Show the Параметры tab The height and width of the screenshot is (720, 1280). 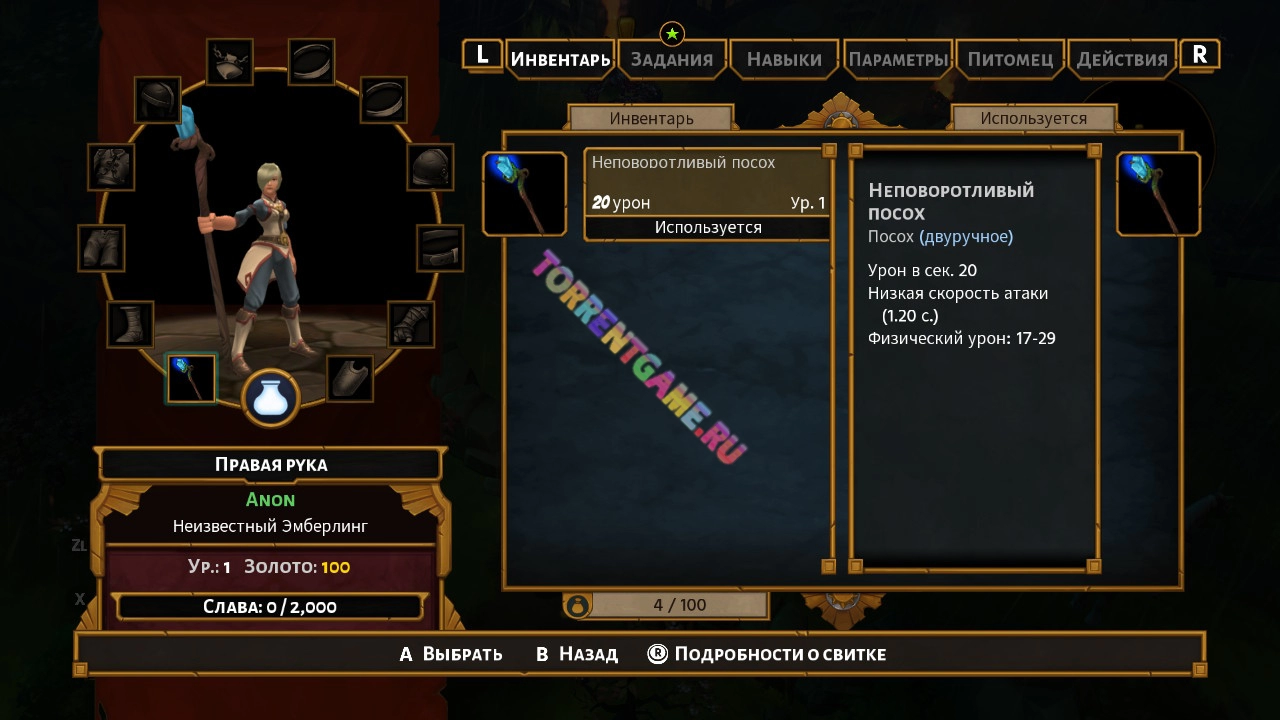coord(898,59)
